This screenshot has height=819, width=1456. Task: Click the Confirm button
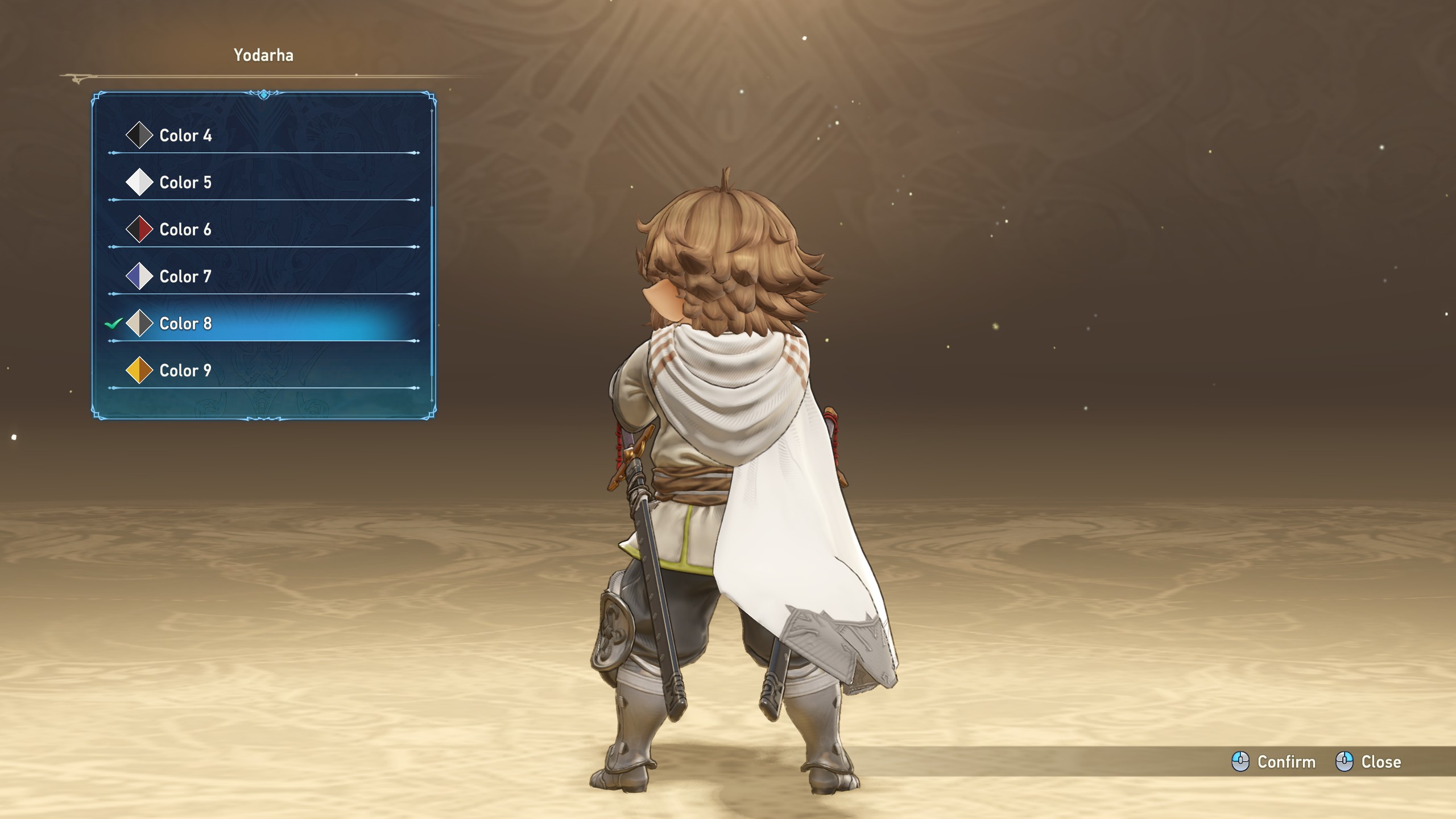[1274, 762]
